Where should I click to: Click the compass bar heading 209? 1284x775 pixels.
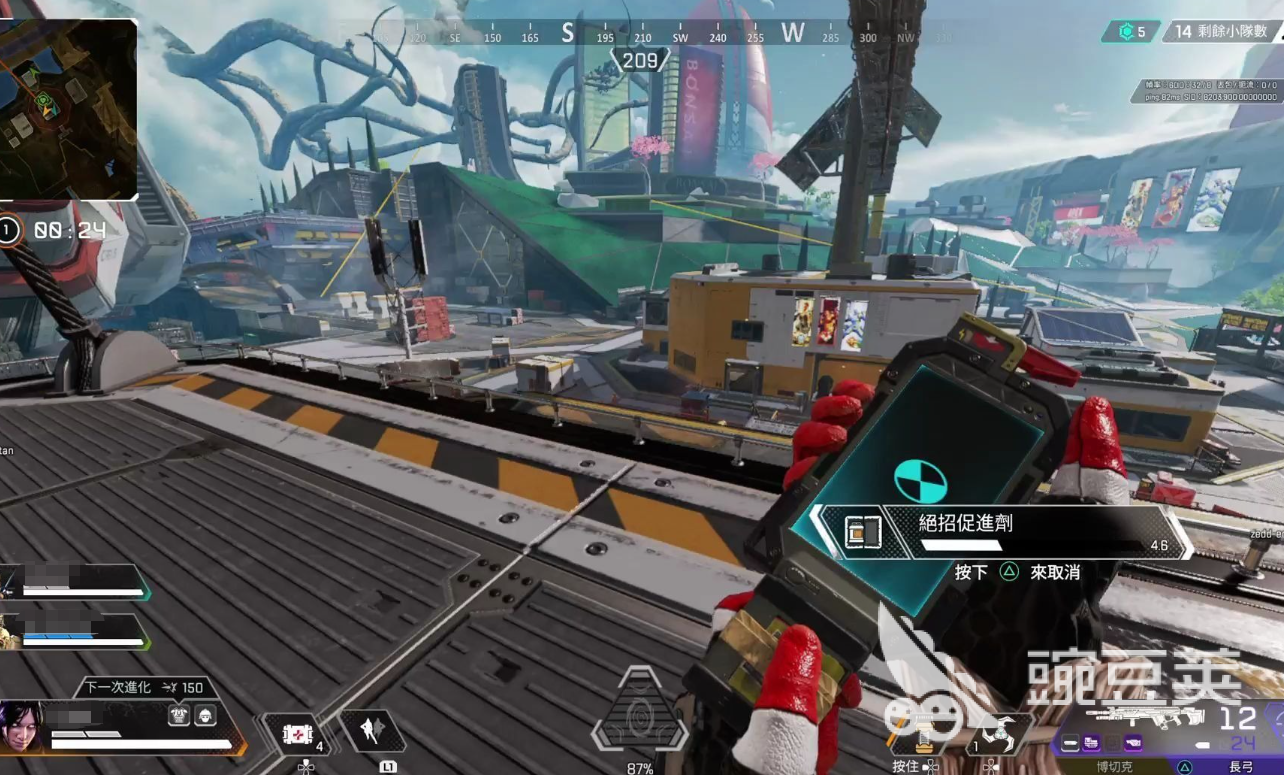[x=640, y=61]
